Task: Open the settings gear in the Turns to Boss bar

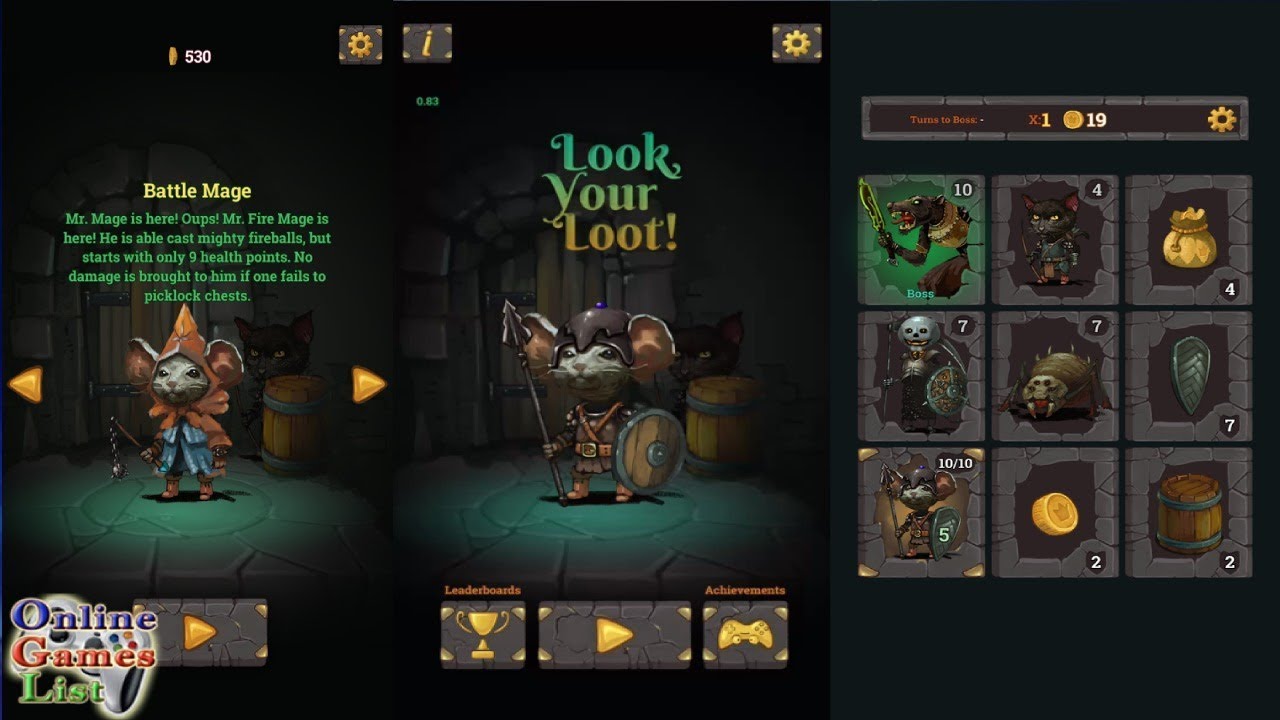Action: [1222, 118]
